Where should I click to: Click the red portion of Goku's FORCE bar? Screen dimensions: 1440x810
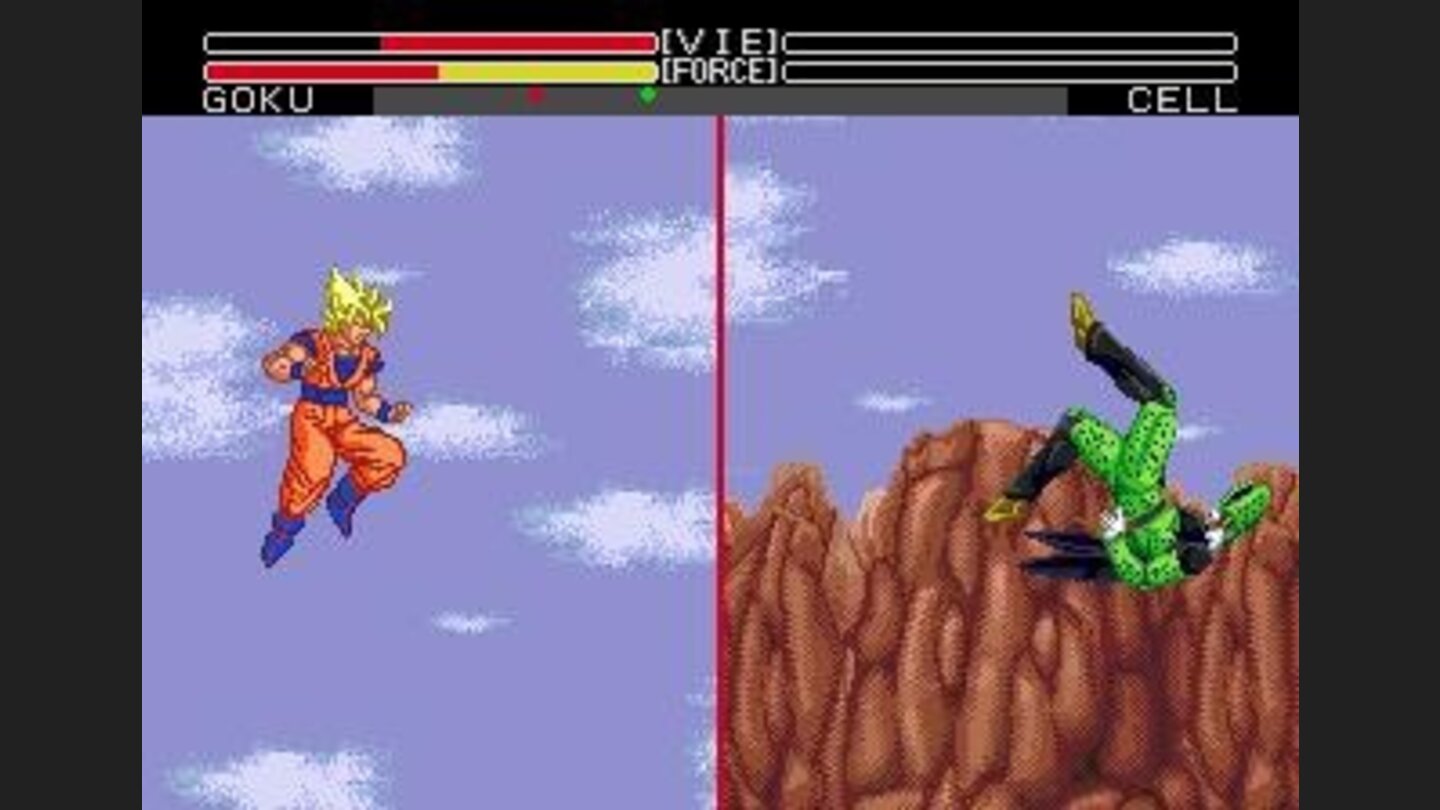pyautogui.click(x=320, y=71)
